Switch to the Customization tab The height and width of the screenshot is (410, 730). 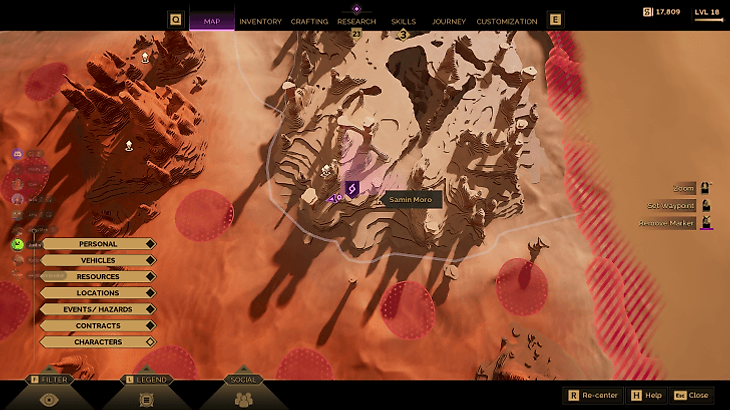pyautogui.click(x=507, y=21)
